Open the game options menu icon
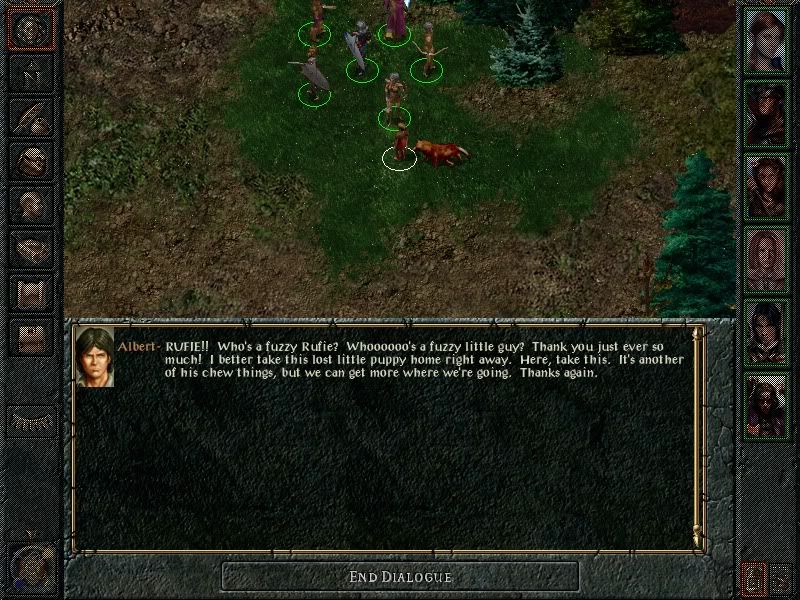This screenshot has width=800, height=600. click(x=31, y=335)
